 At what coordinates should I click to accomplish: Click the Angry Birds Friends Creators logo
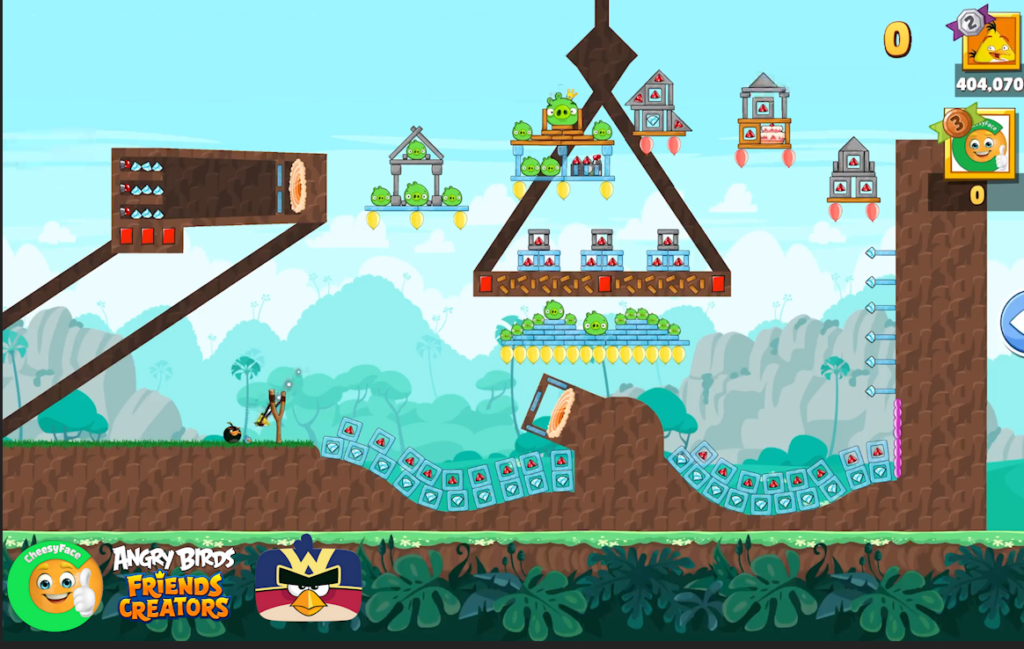pyautogui.click(x=173, y=583)
